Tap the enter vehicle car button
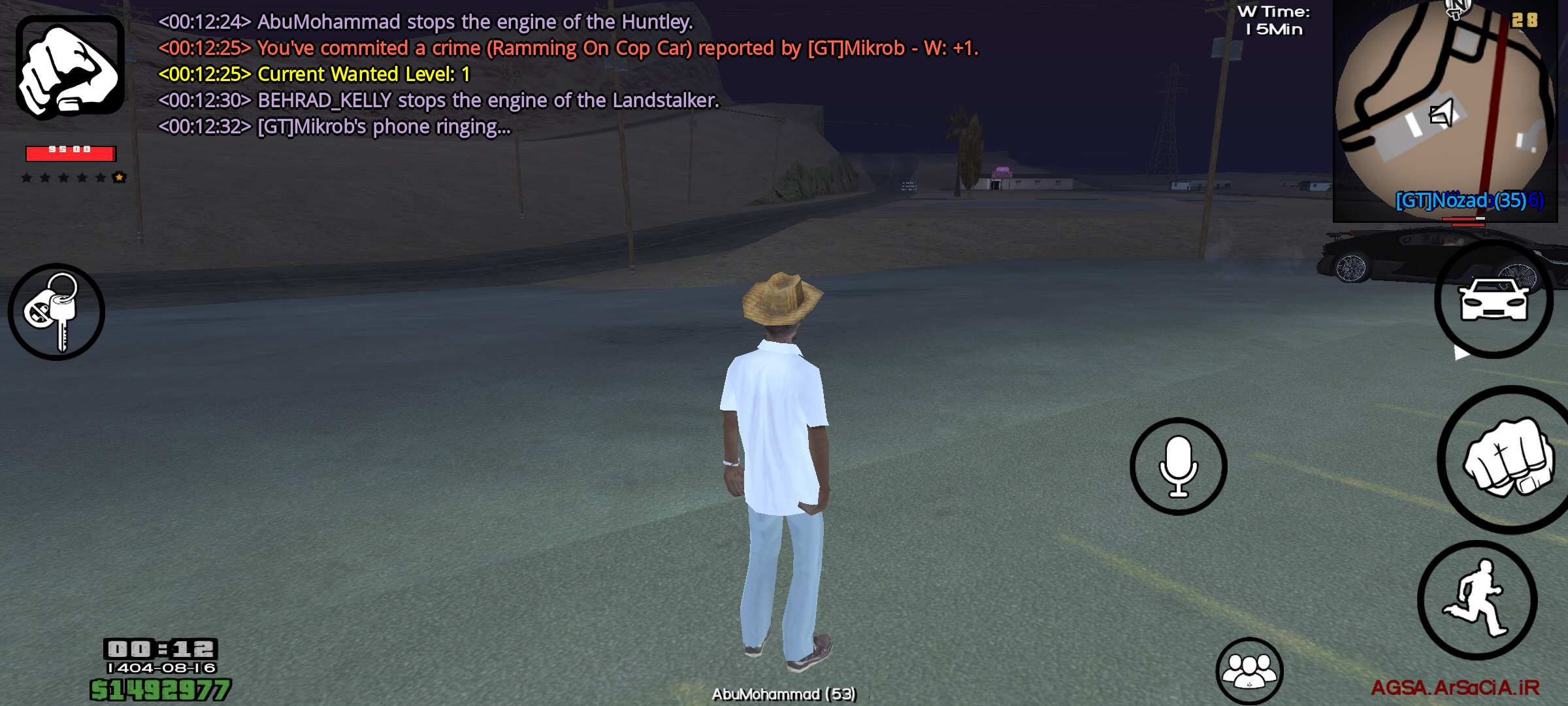This screenshot has height=706, width=1568. click(1494, 299)
